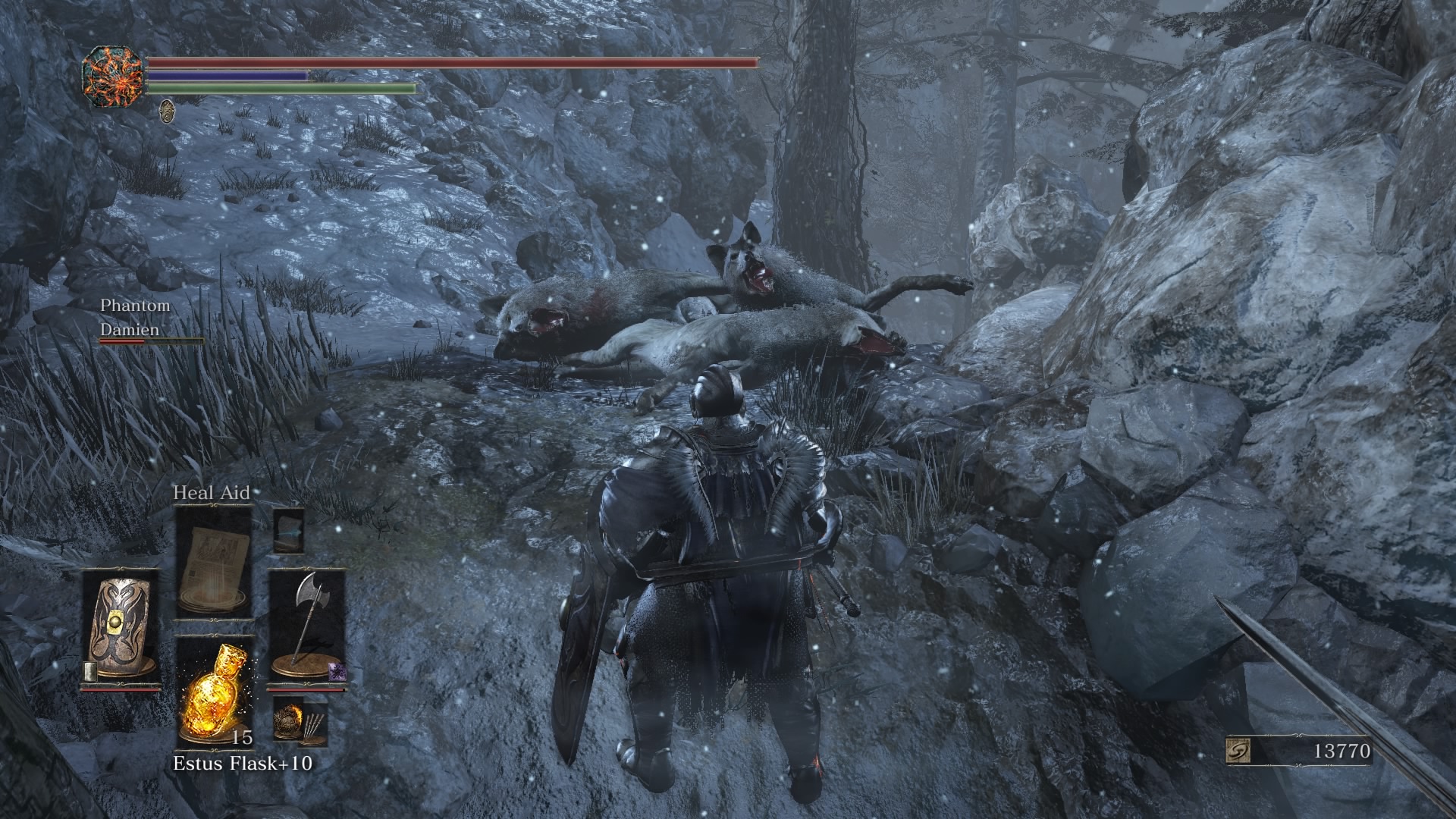1456x819 pixels.
Task: Select the Heal Aid spell slot
Action: point(213,563)
